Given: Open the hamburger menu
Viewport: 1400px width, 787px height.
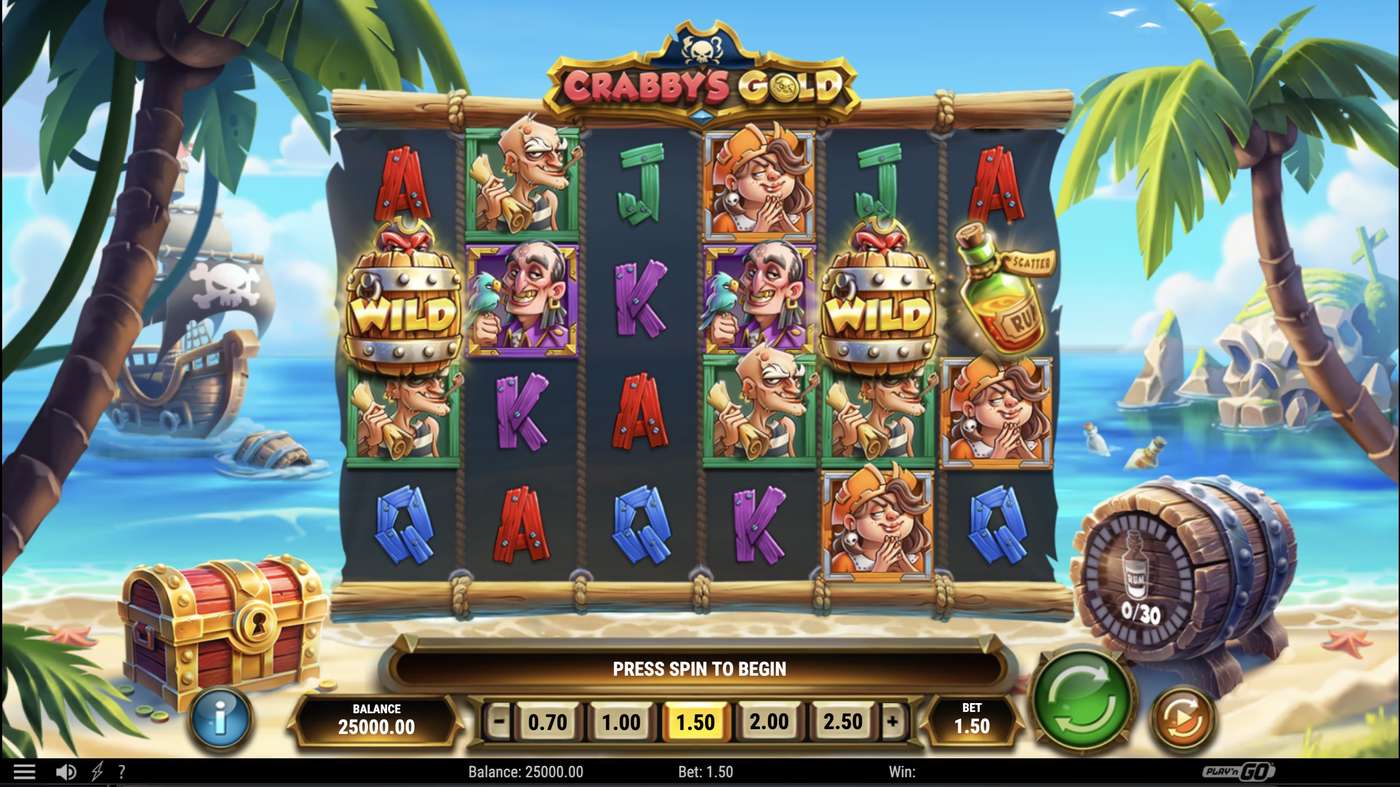Looking at the screenshot, I should point(25,771).
